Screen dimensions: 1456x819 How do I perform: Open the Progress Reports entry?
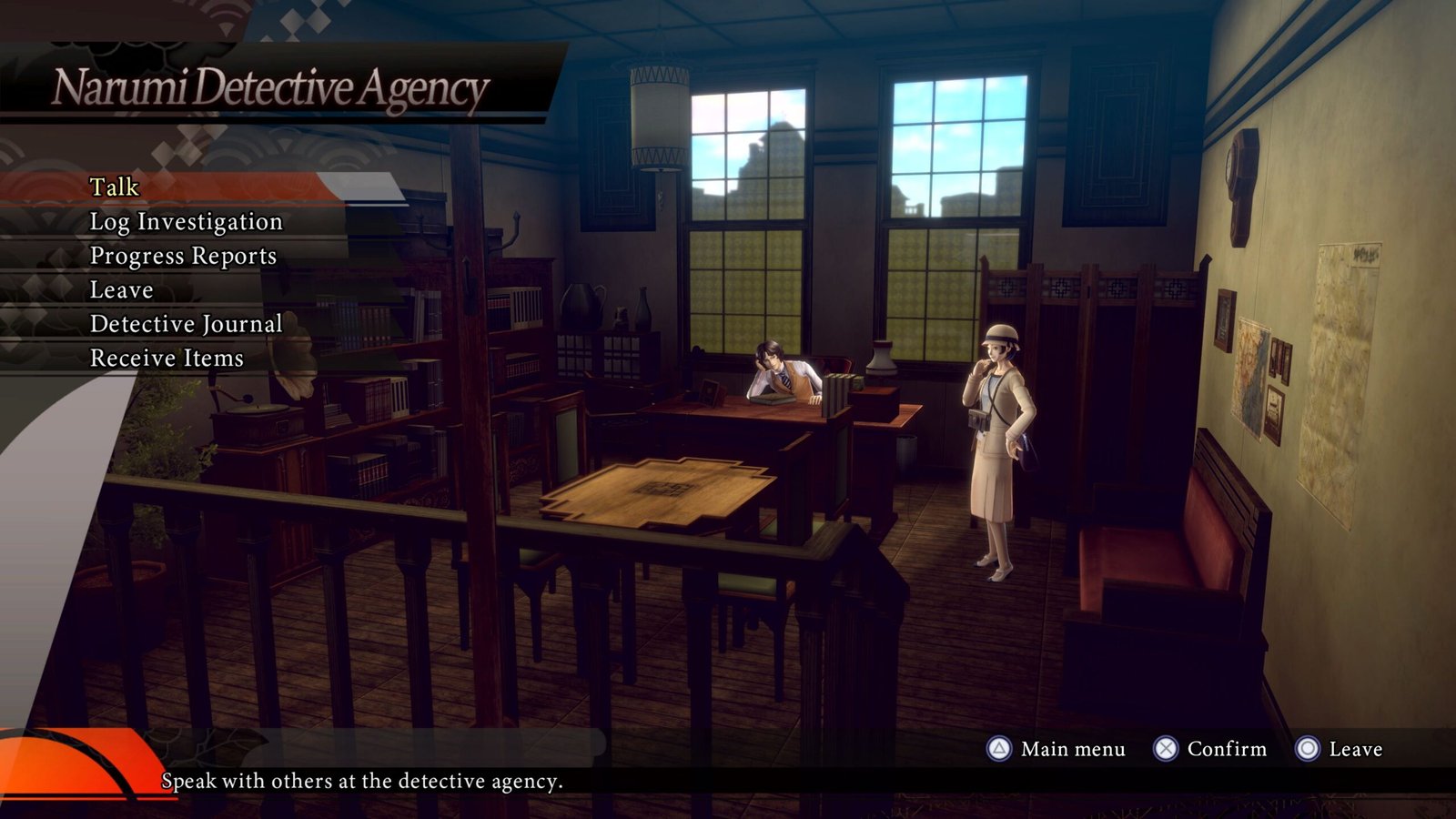coord(183,257)
